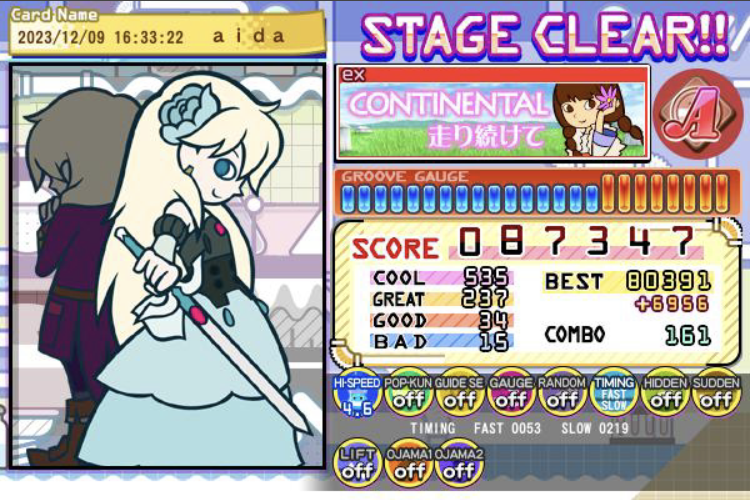Select the Card Name panel showing aida

point(163,33)
